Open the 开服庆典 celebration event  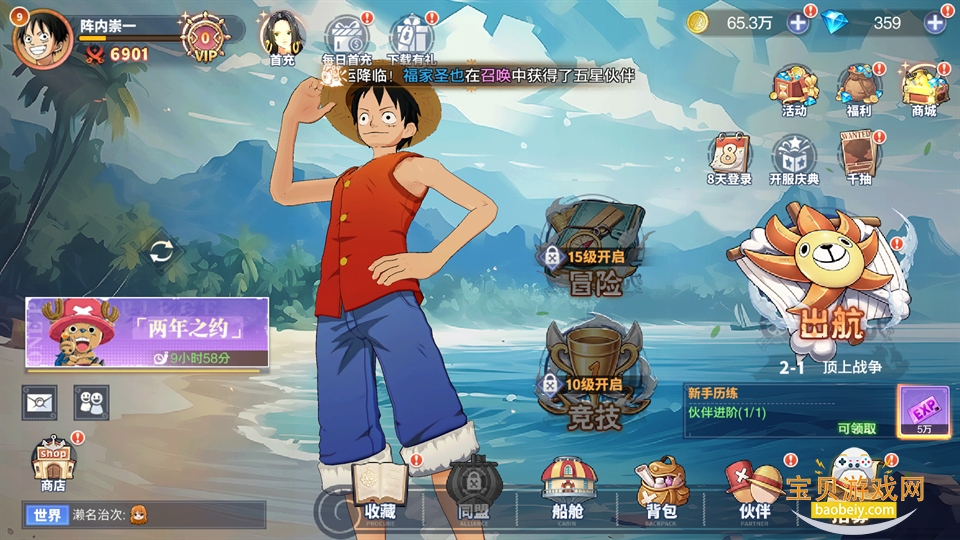coord(794,159)
